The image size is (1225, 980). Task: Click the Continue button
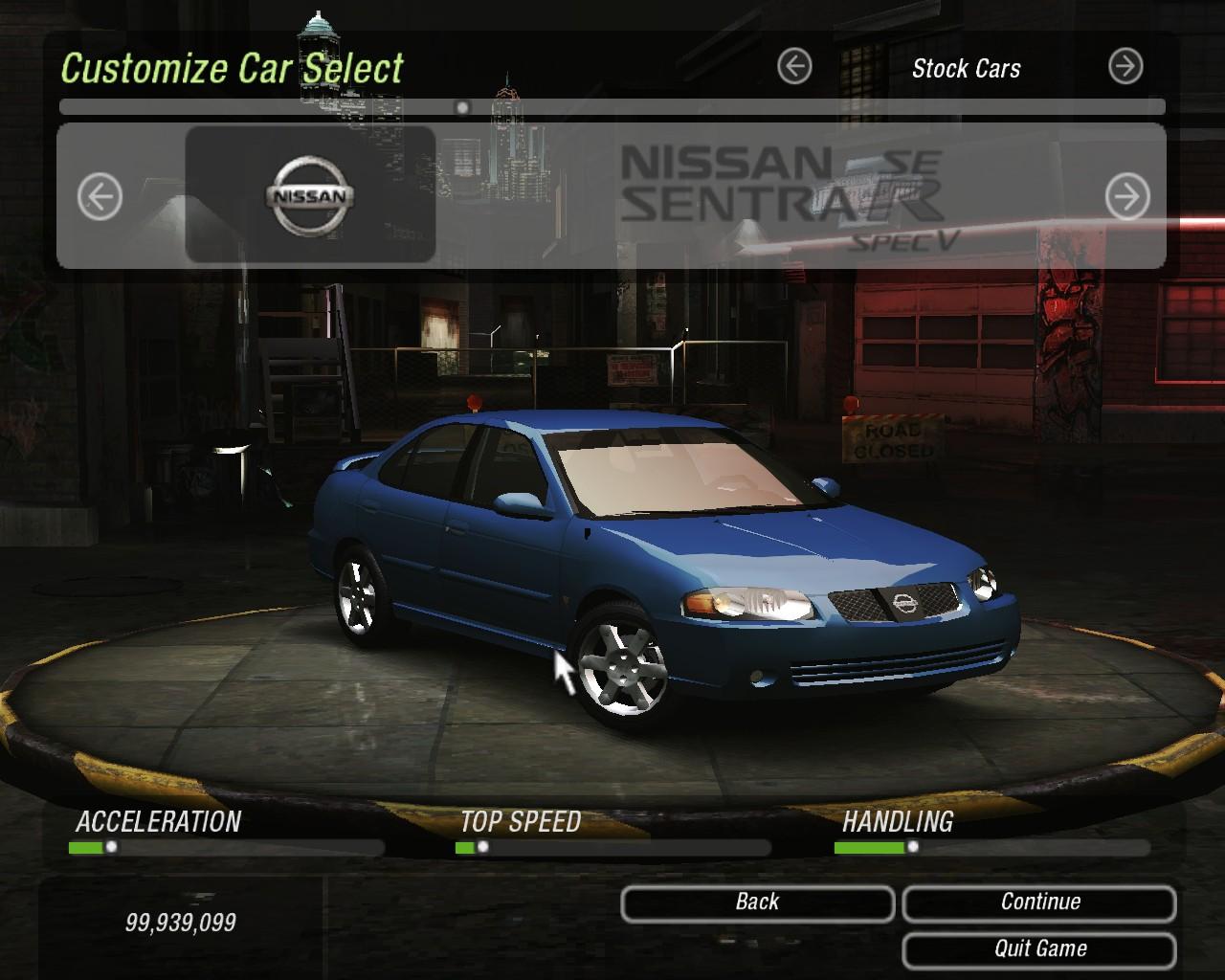tap(1039, 902)
